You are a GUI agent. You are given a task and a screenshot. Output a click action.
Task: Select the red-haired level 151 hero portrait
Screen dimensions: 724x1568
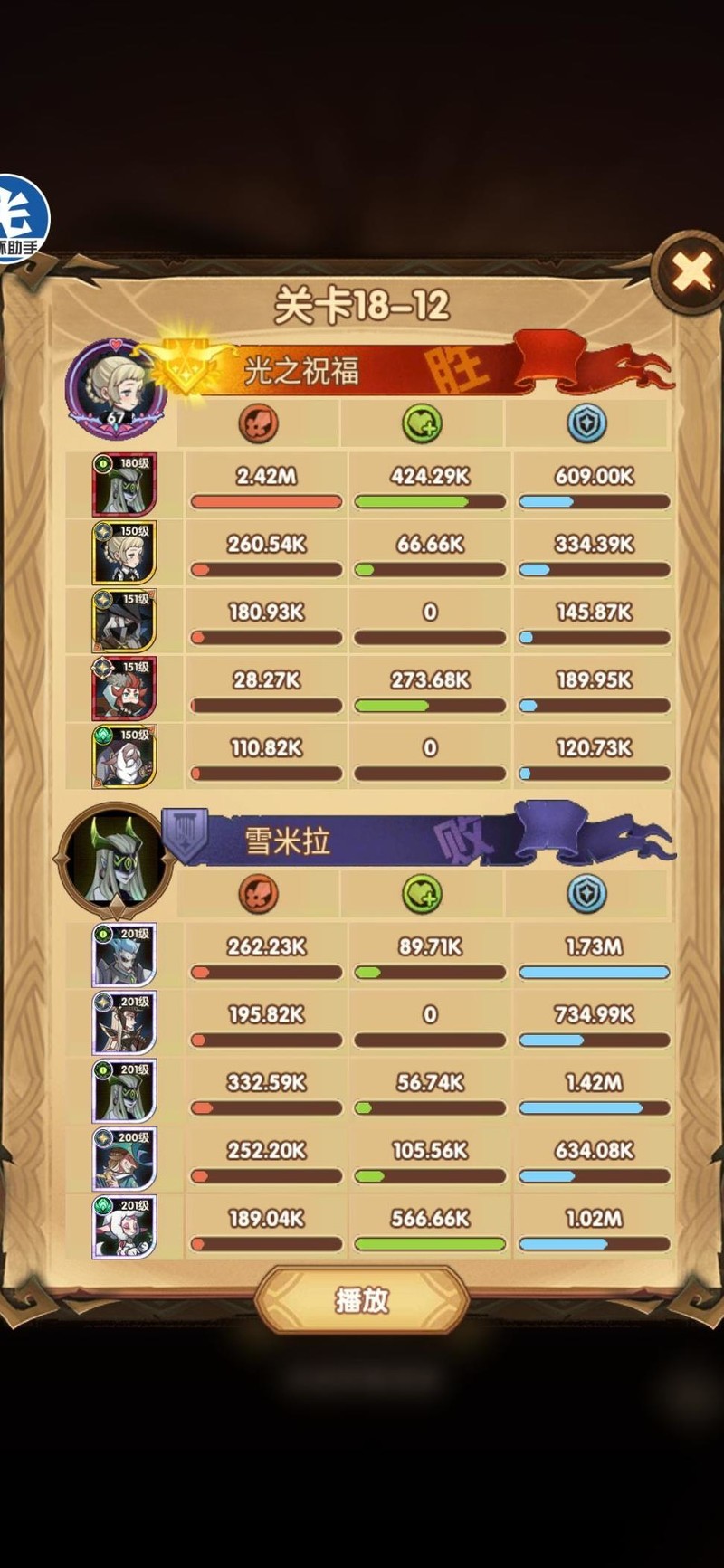(124, 689)
